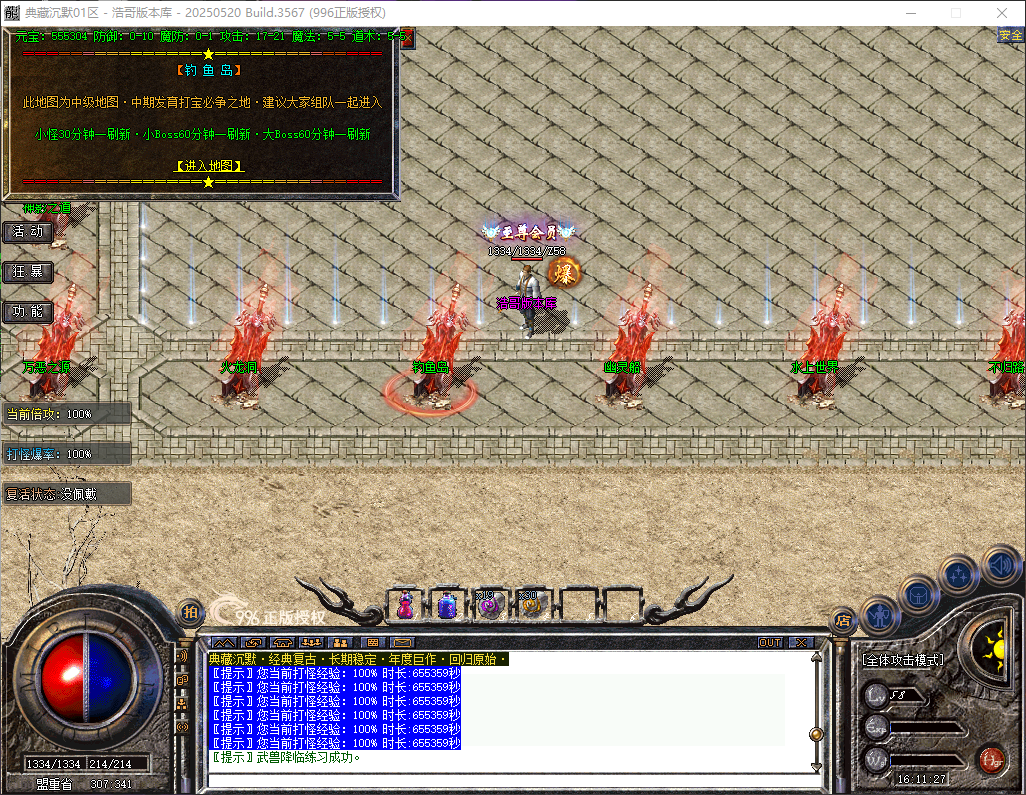Open the 拍 auction round button

[189, 612]
